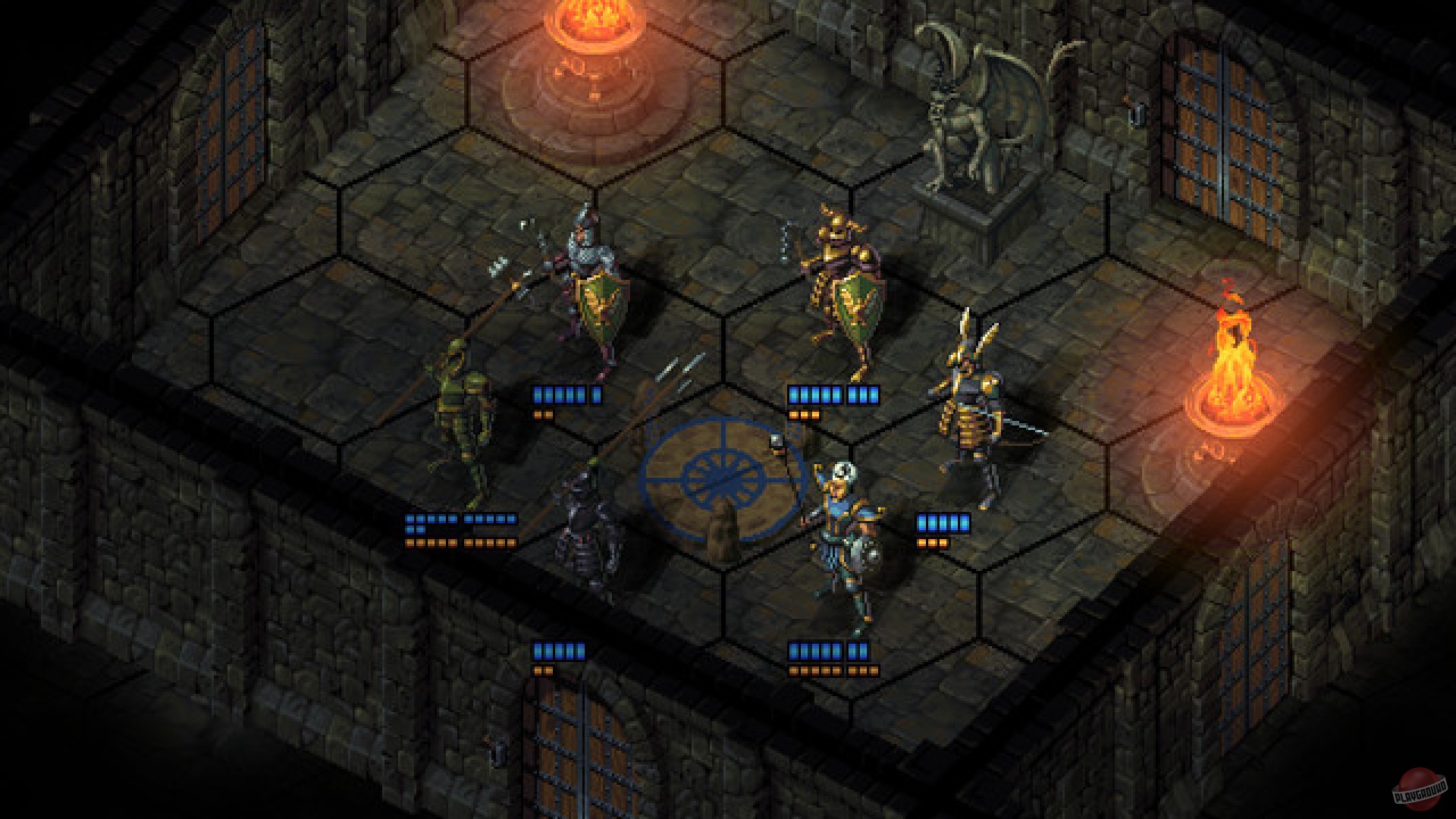Click the gargoyle statue in the corner
The height and width of the screenshot is (819, 1456).
point(978,114)
